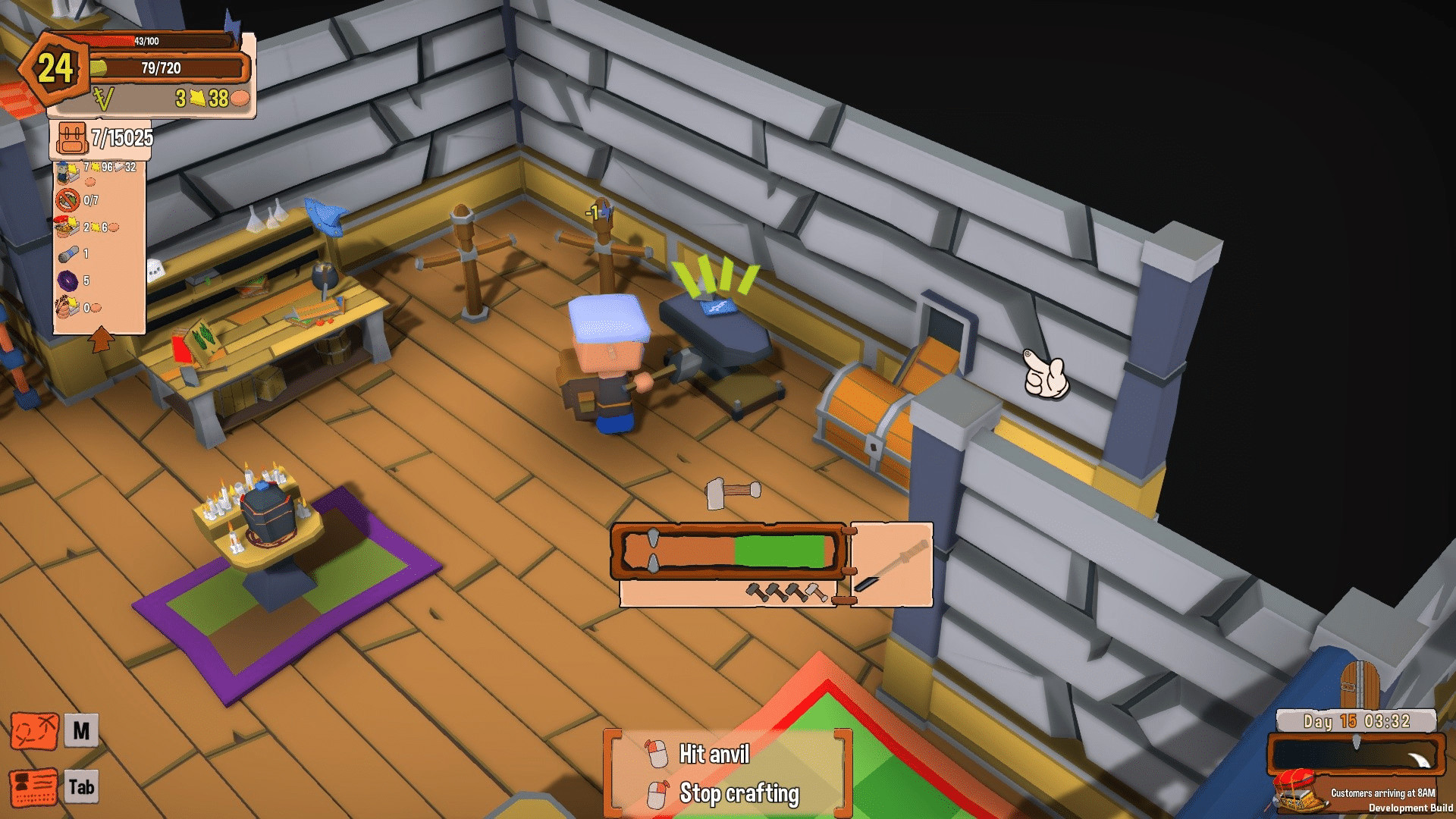Click the airship customers icon

tap(1300, 791)
